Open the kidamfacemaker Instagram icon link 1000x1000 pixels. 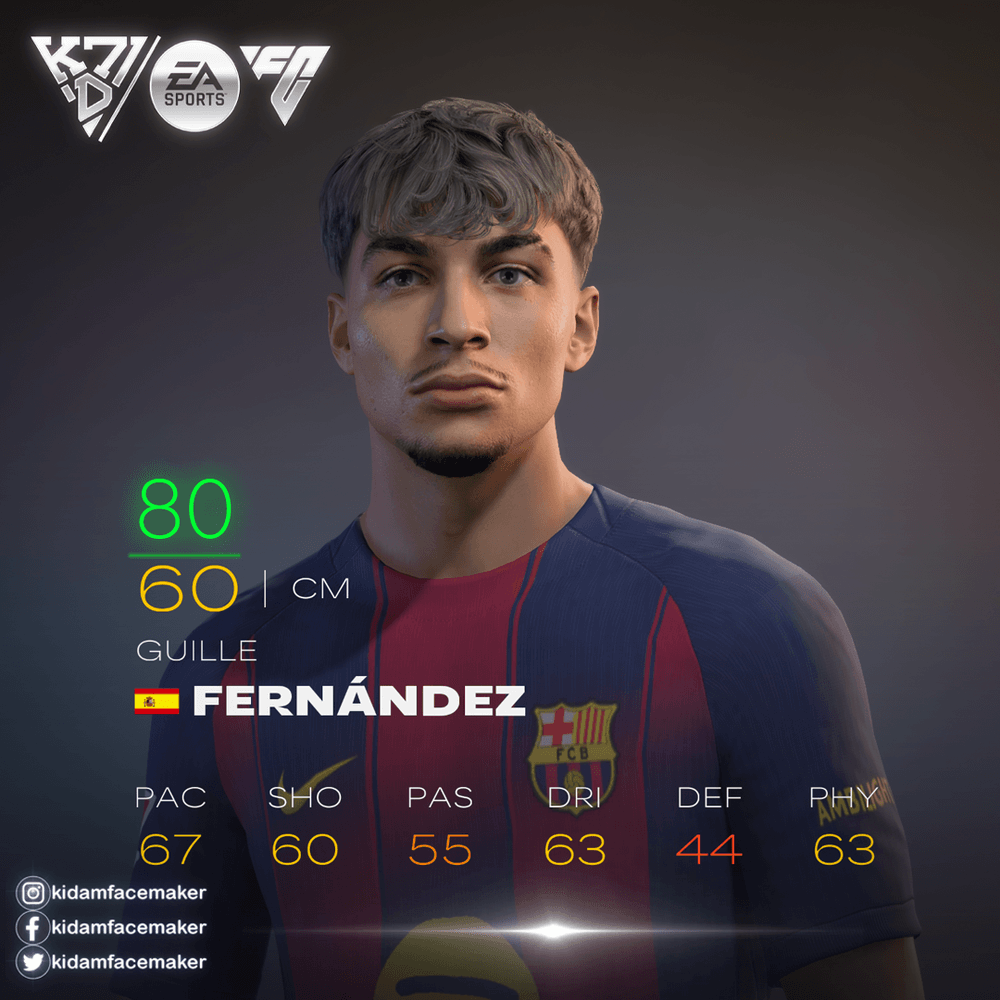(x=33, y=893)
